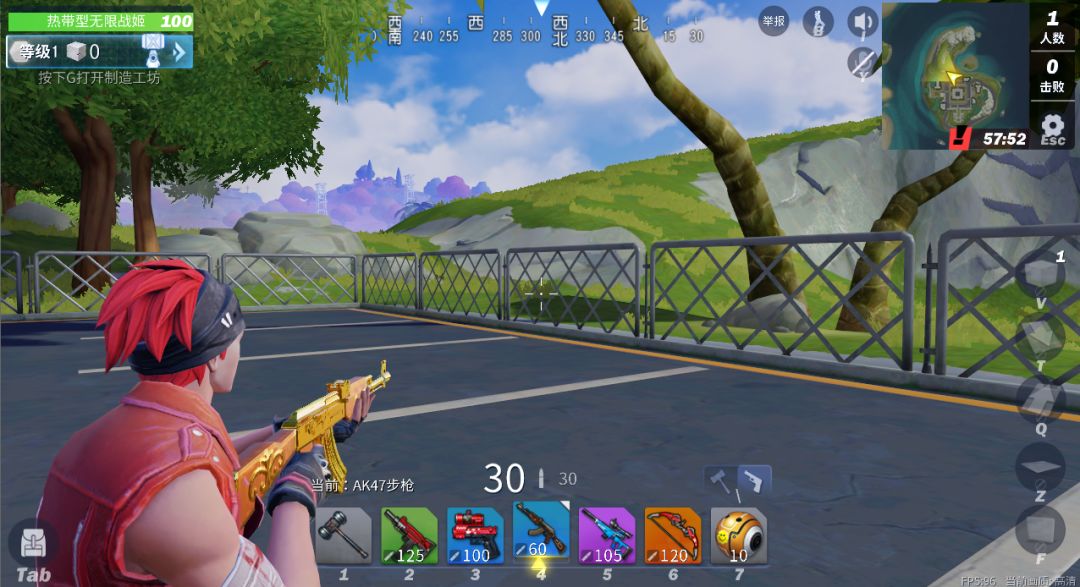Open settings via the gear icon
Image resolution: width=1080 pixels, height=587 pixels.
[1052, 126]
